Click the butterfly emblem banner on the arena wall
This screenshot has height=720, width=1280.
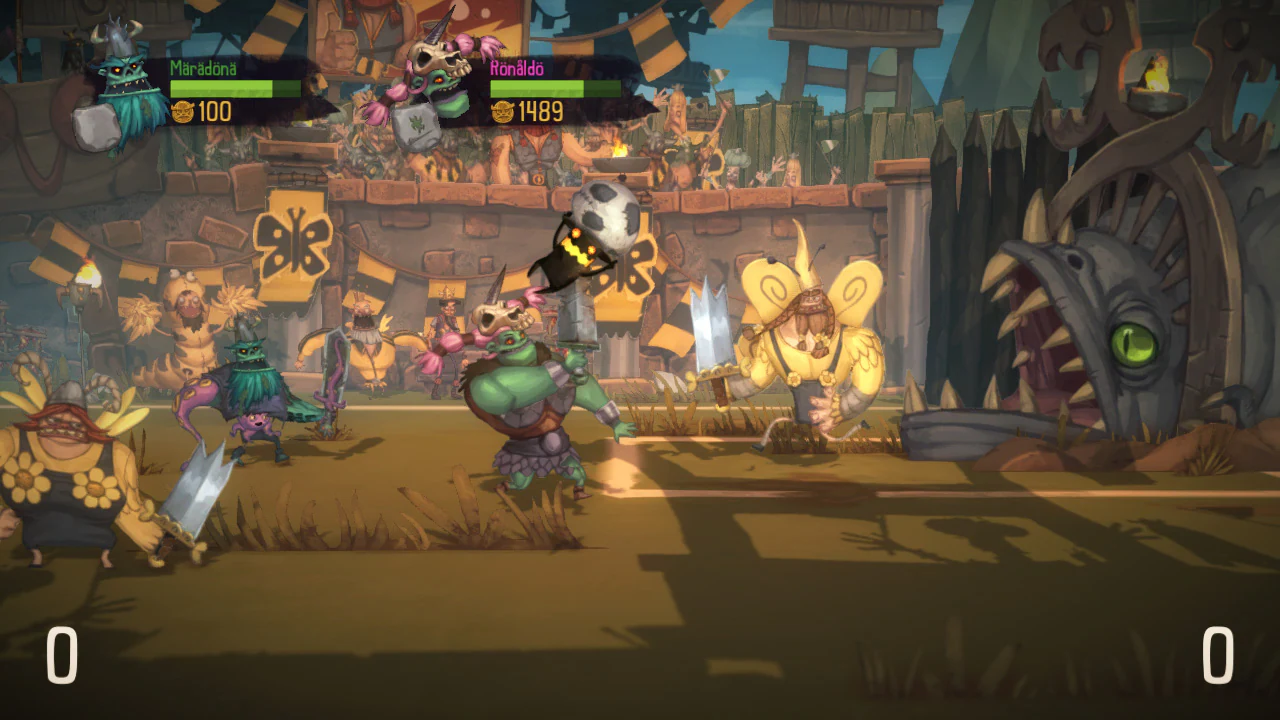pyautogui.click(x=295, y=240)
